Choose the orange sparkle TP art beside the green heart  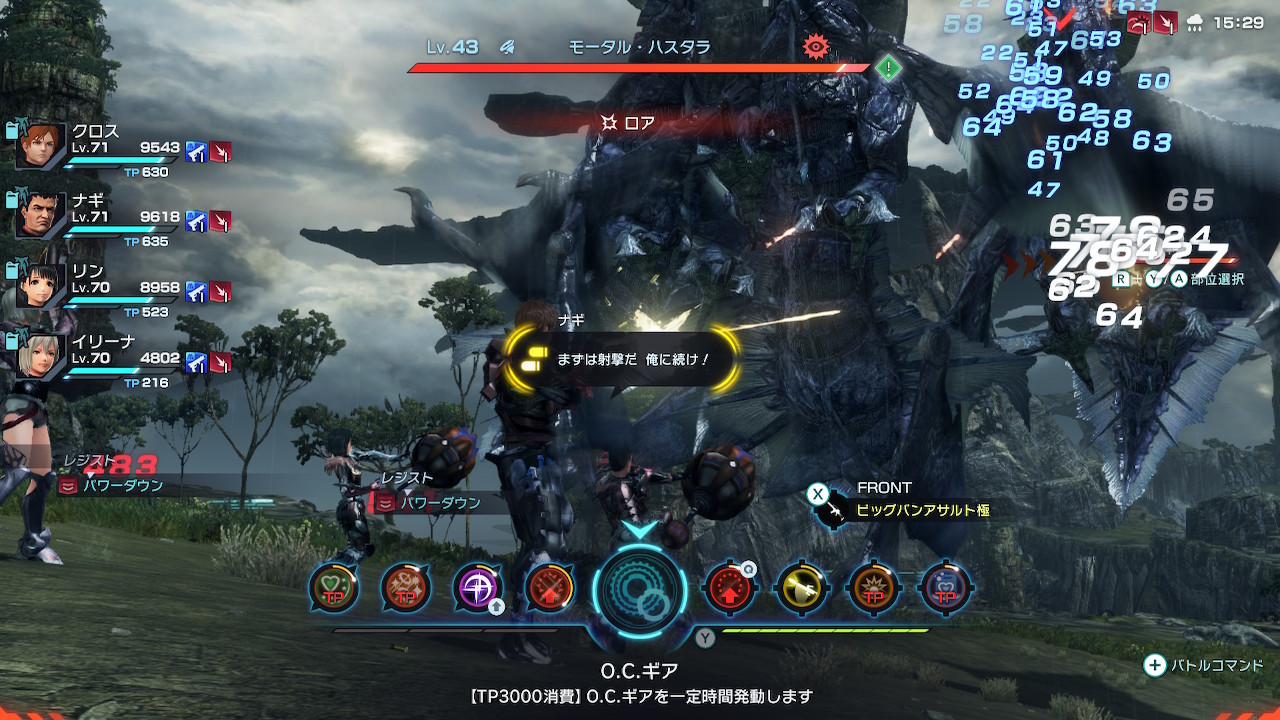pyautogui.click(x=406, y=588)
